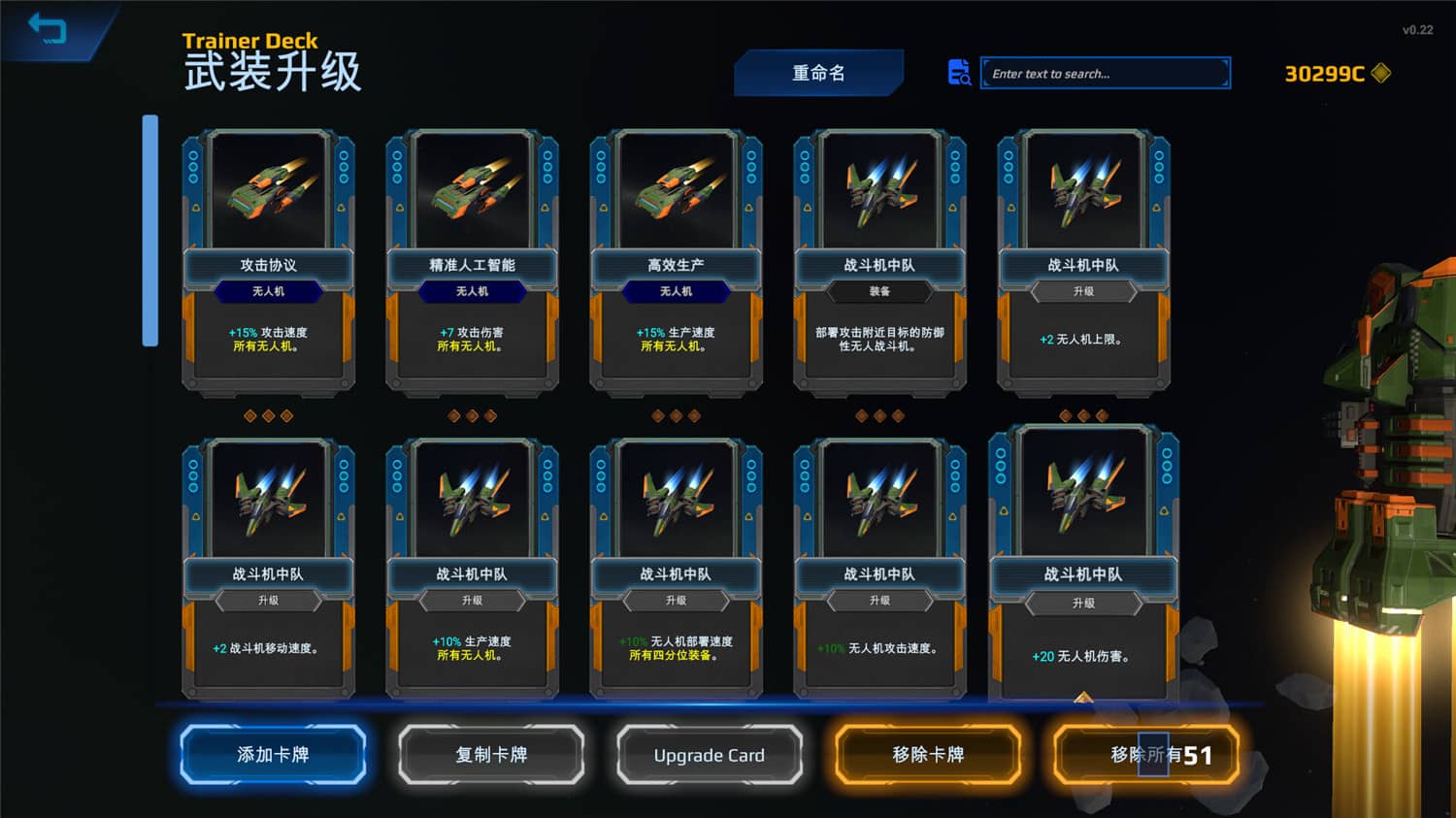
Task: Click the blue scrollbar on the left edge
Action: (149, 233)
